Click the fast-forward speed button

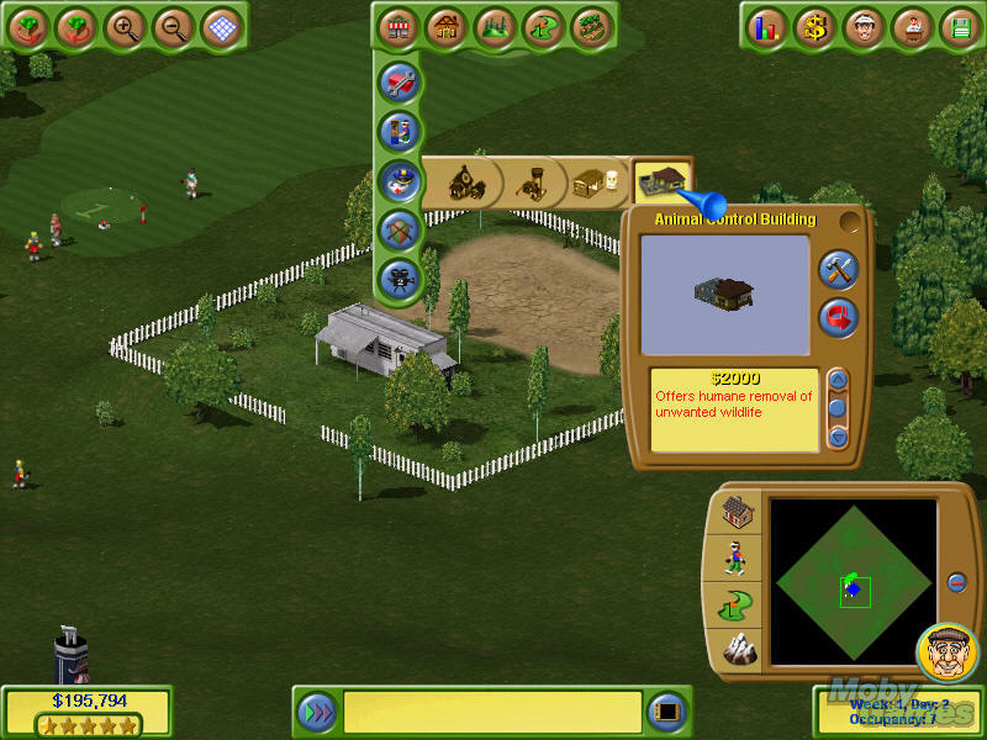(317, 711)
